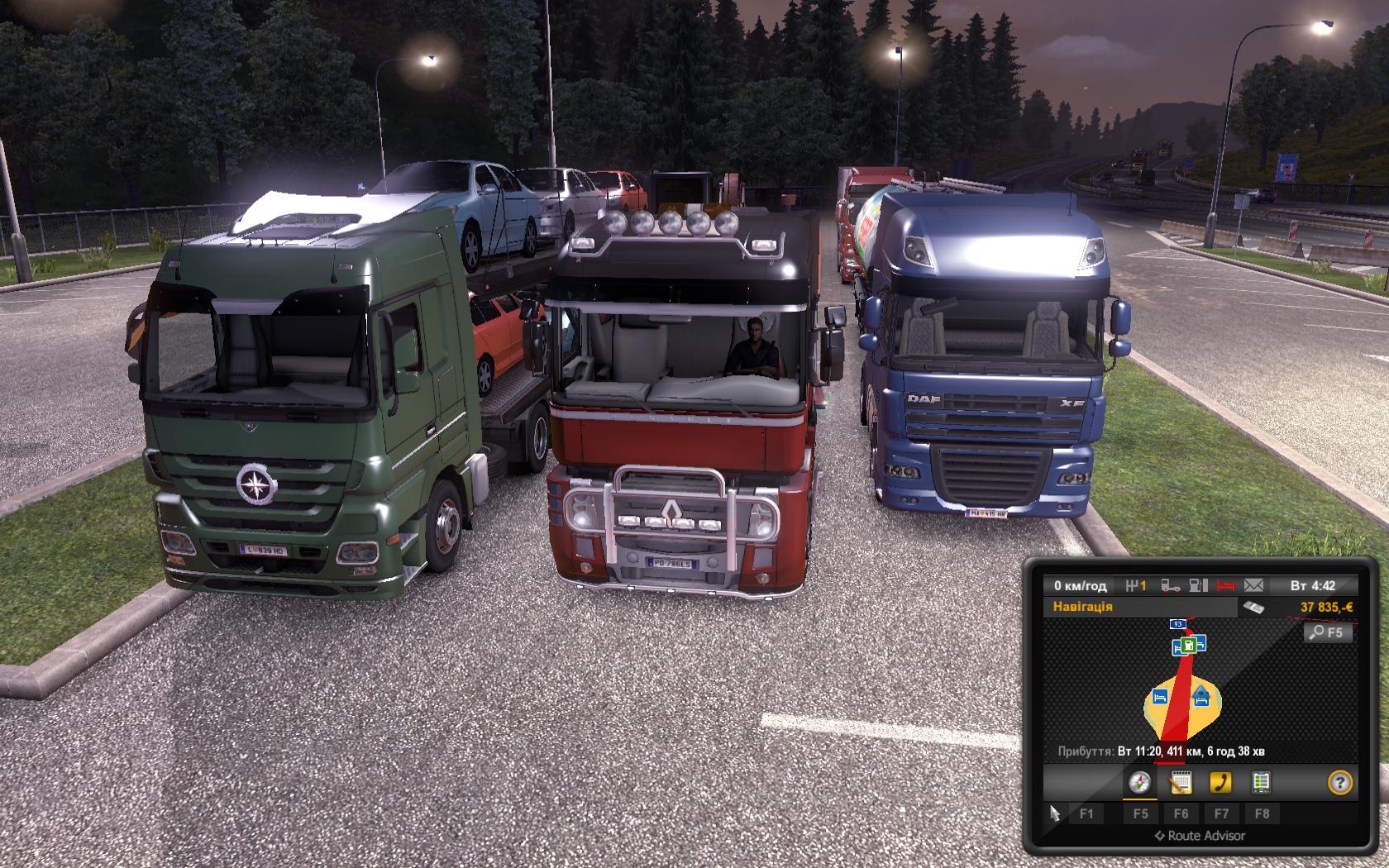1389x868 pixels.
Task: Click the envelope mail icon
Action: (1253, 585)
